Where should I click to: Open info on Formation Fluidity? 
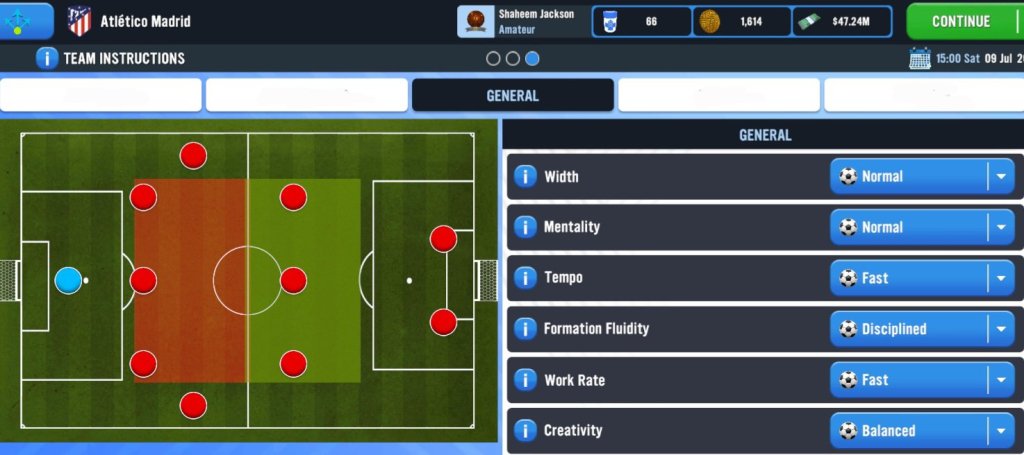click(525, 329)
